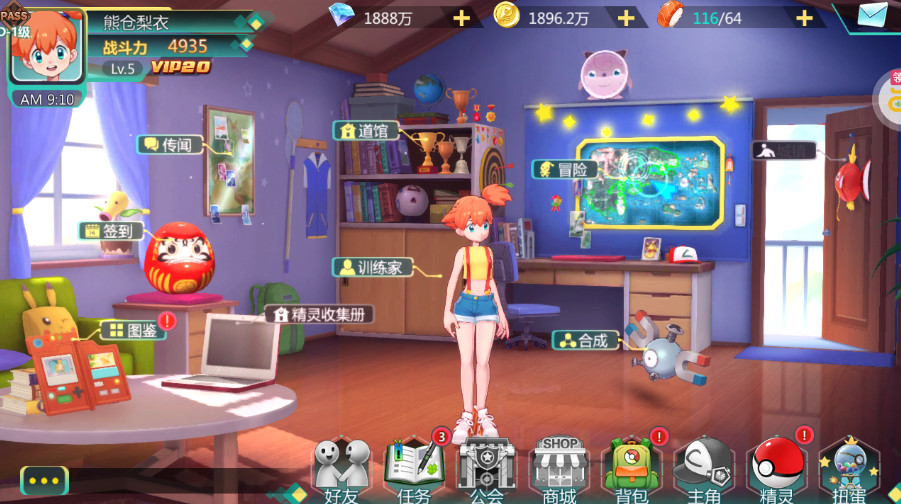901x504 pixels.
Task: Open the chat via the yellow dots button
Action: (x=44, y=480)
